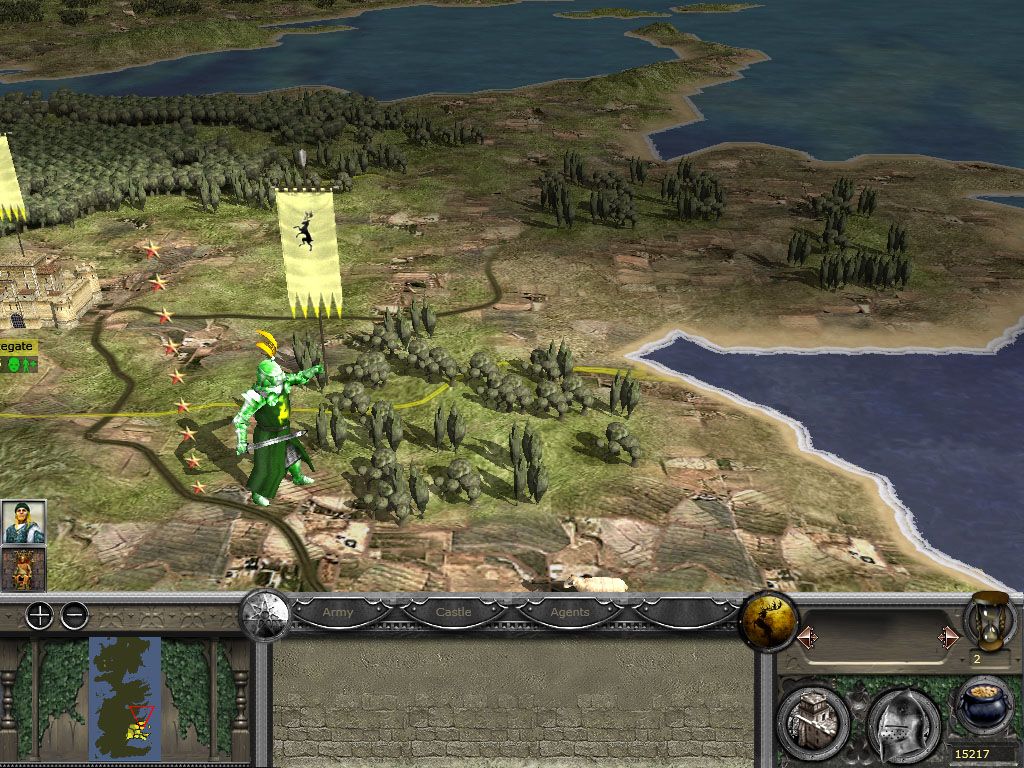Click the throne mission icon
The width and height of the screenshot is (1024, 768).
22,569
